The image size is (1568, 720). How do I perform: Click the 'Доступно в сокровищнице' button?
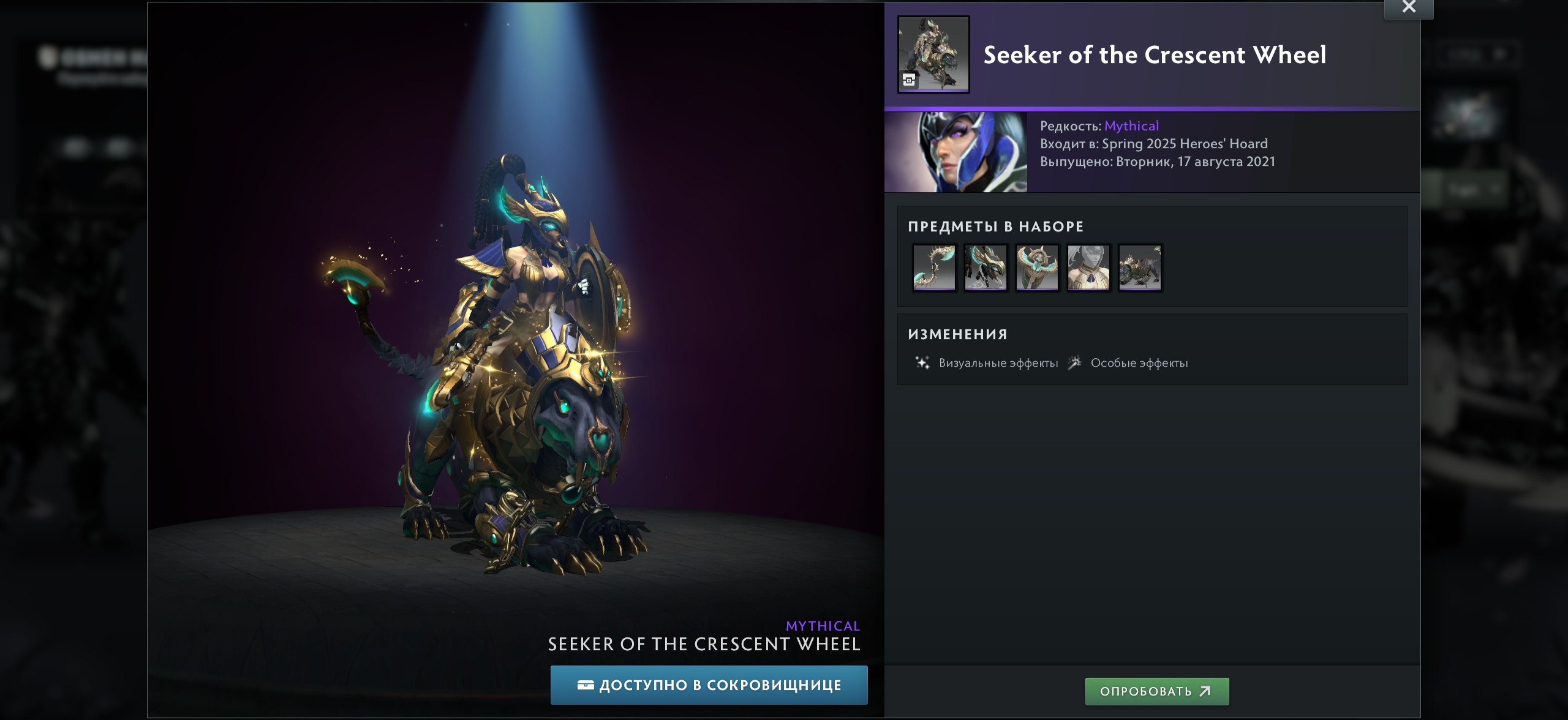[709, 685]
